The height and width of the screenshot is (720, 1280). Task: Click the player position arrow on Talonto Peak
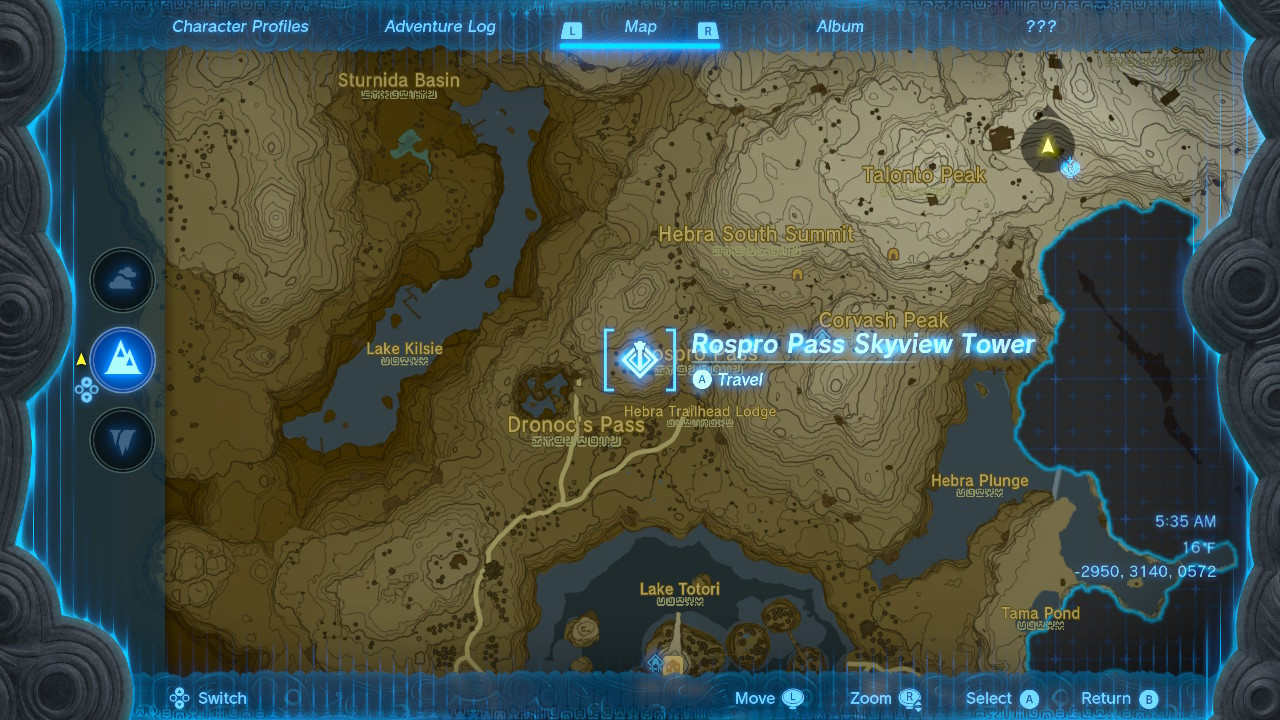(1046, 145)
